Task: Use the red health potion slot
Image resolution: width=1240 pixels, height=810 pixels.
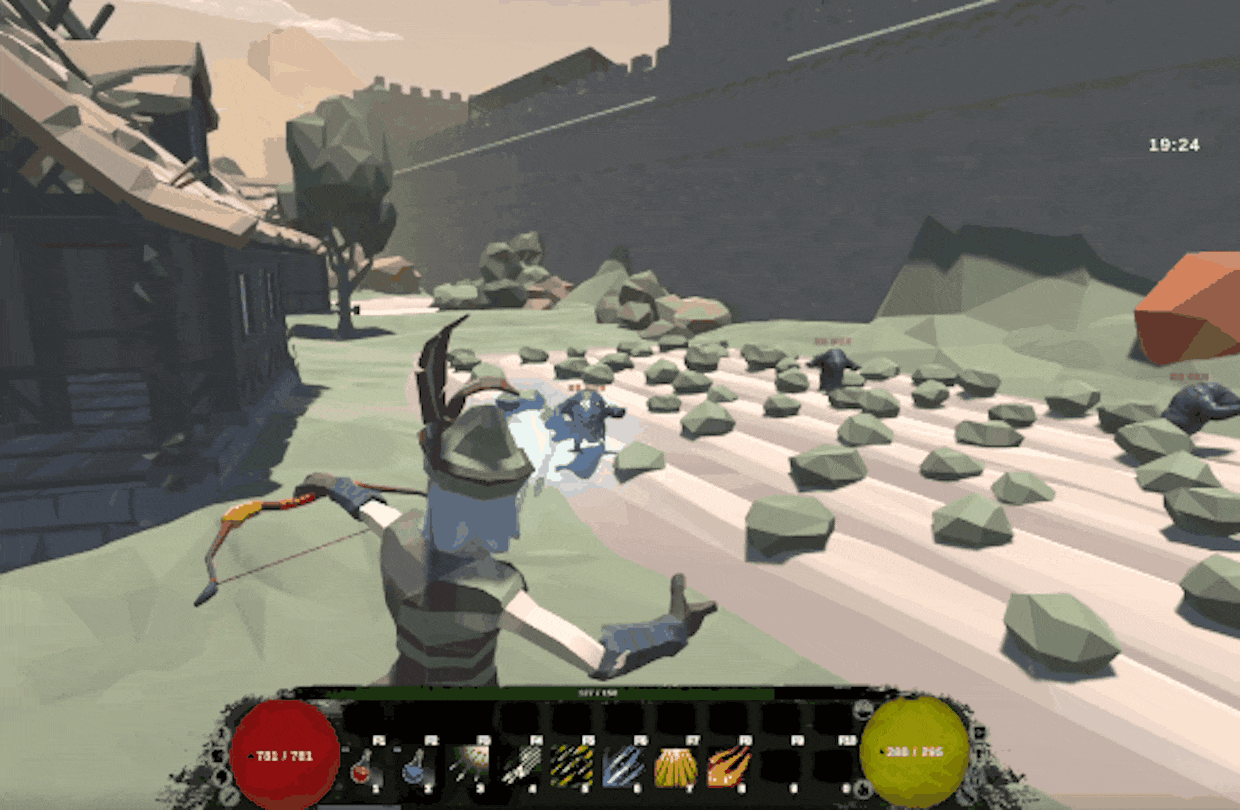Action: [x=362, y=766]
